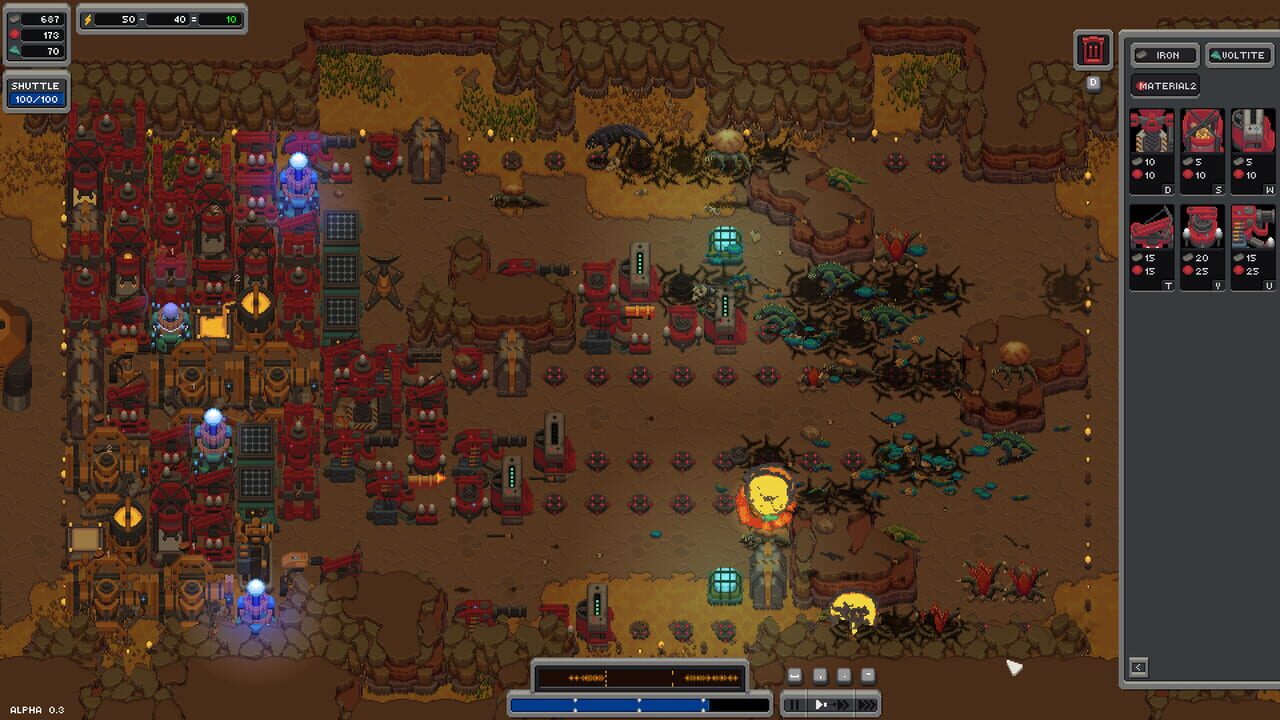Activate the fastest triple-arrow speed
The width and height of the screenshot is (1280, 720).
866,705
